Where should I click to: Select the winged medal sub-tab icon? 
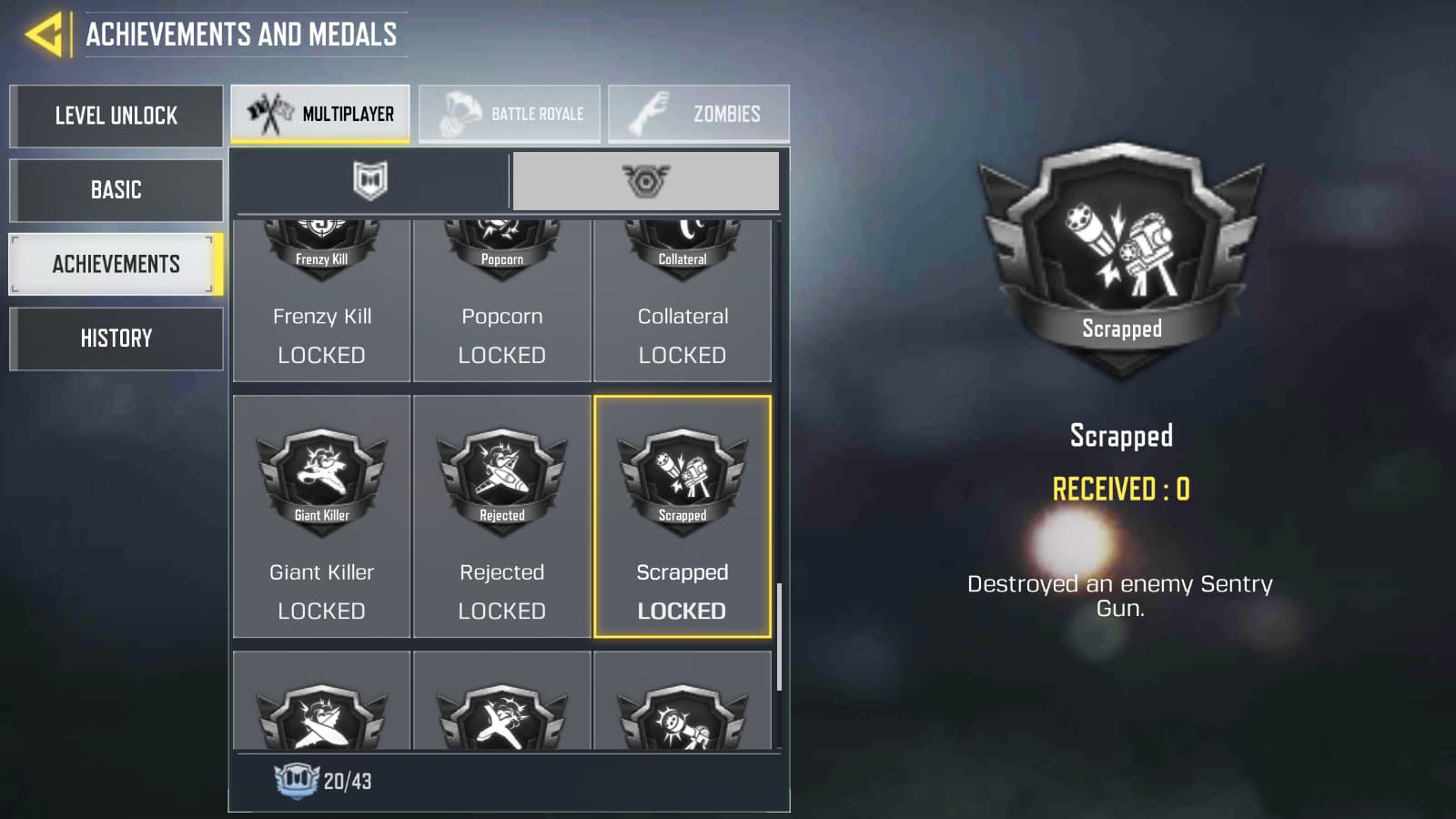point(645,179)
